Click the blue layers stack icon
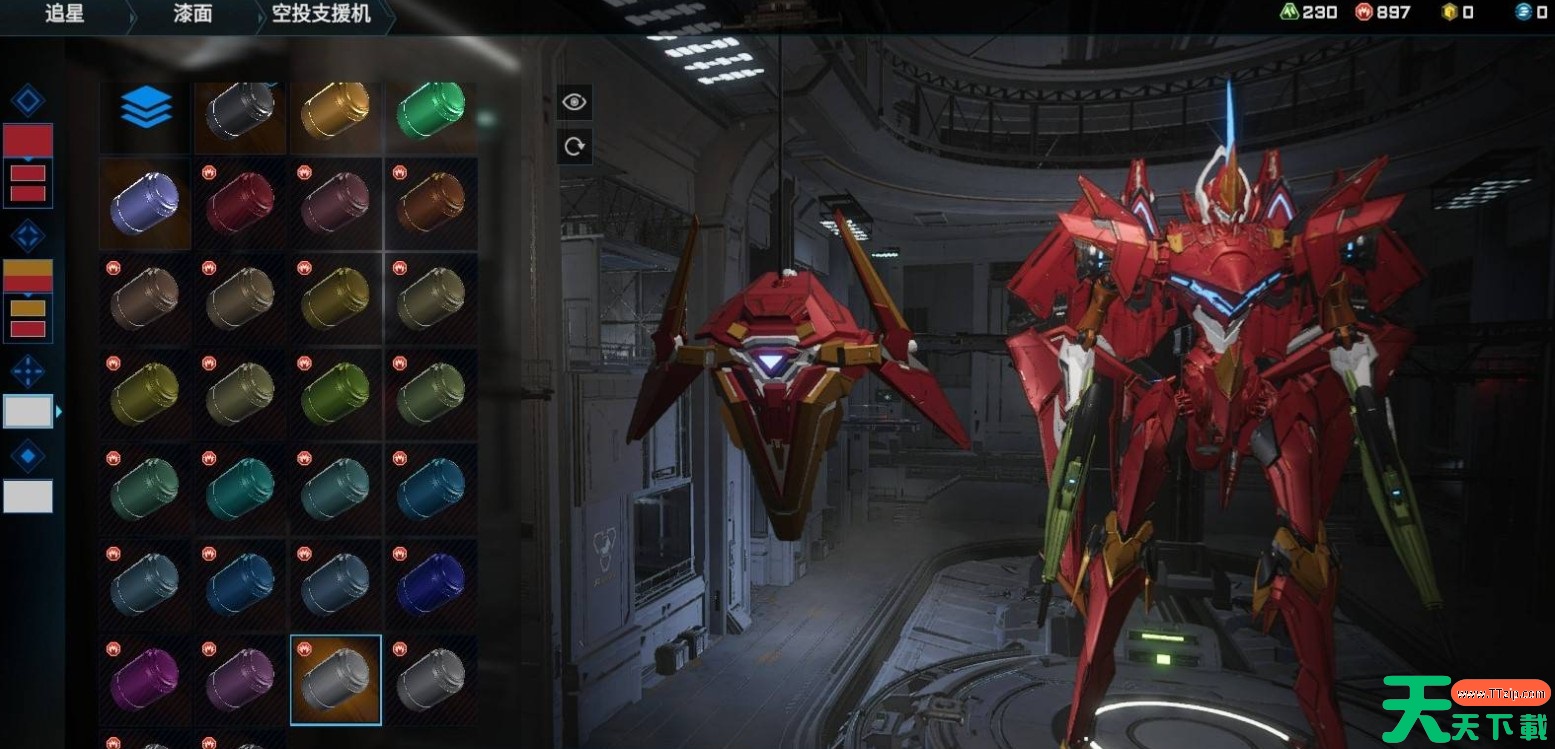The width and height of the screenshot is (1555, 749). pos(146,107)
